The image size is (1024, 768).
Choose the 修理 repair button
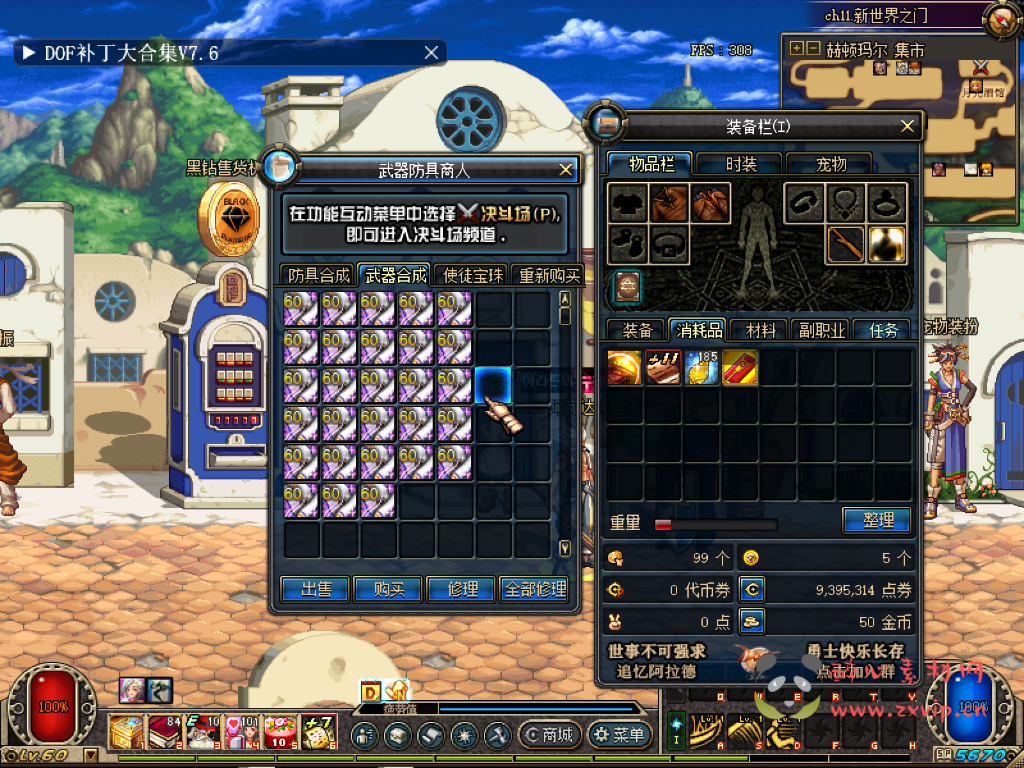[461, 590]
